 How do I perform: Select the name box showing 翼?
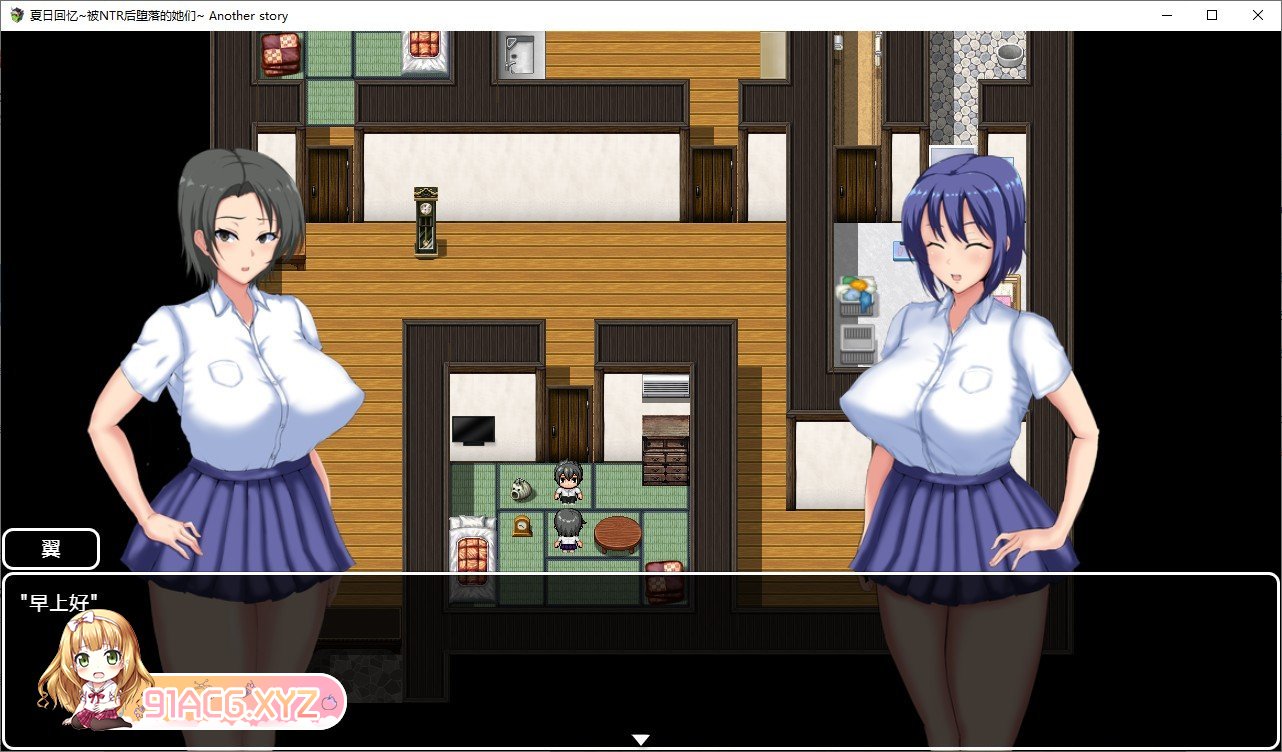coord(50,548)
